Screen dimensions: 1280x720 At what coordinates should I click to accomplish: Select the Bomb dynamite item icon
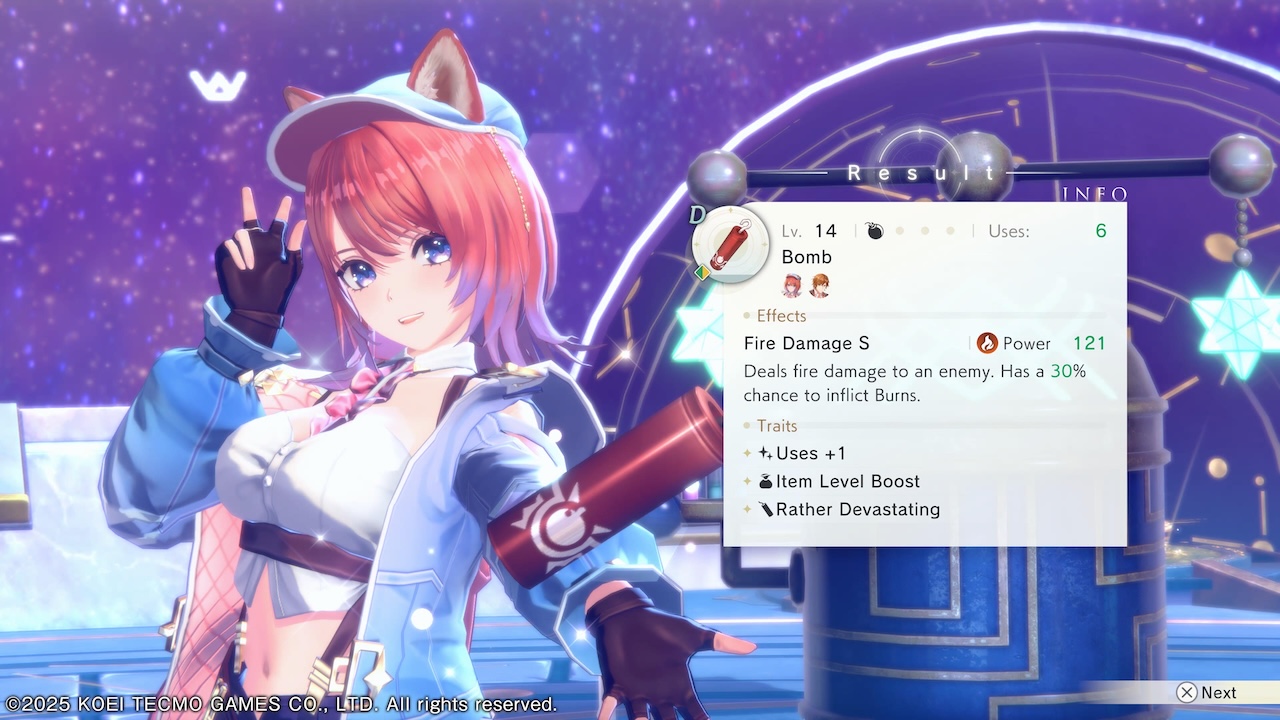tap(730, 243)
